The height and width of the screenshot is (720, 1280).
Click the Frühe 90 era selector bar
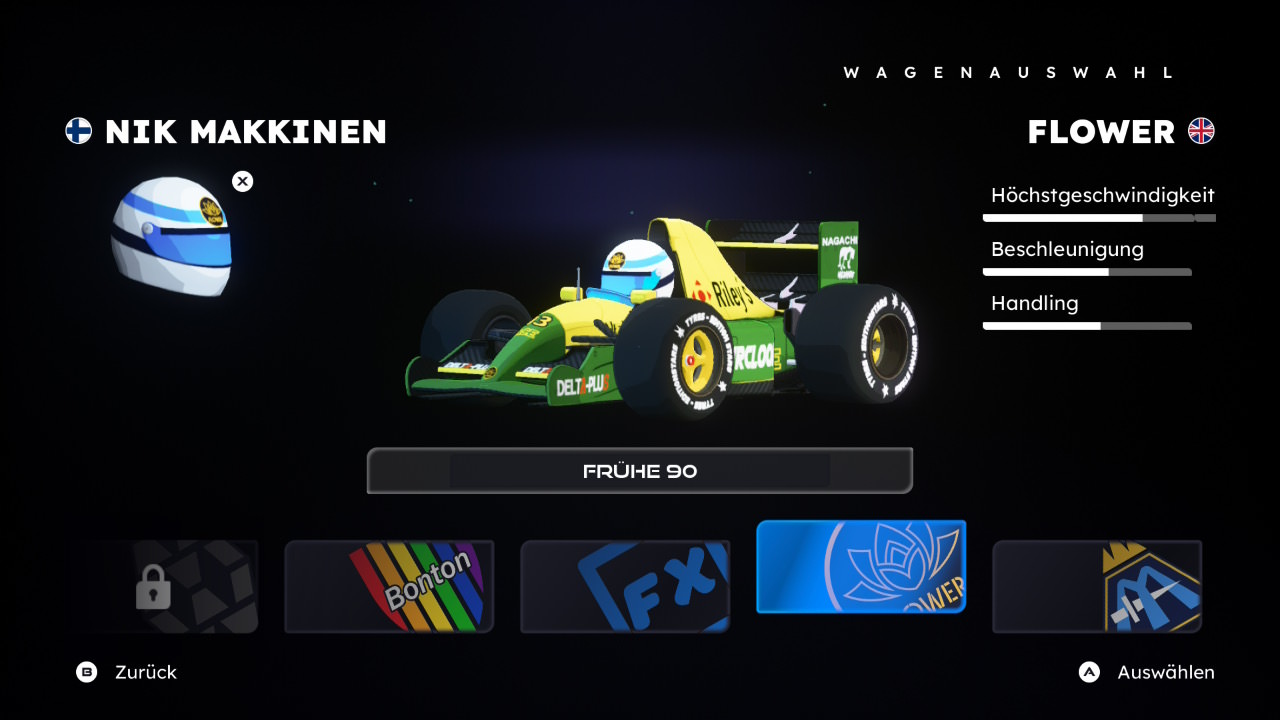pos(640,471)
